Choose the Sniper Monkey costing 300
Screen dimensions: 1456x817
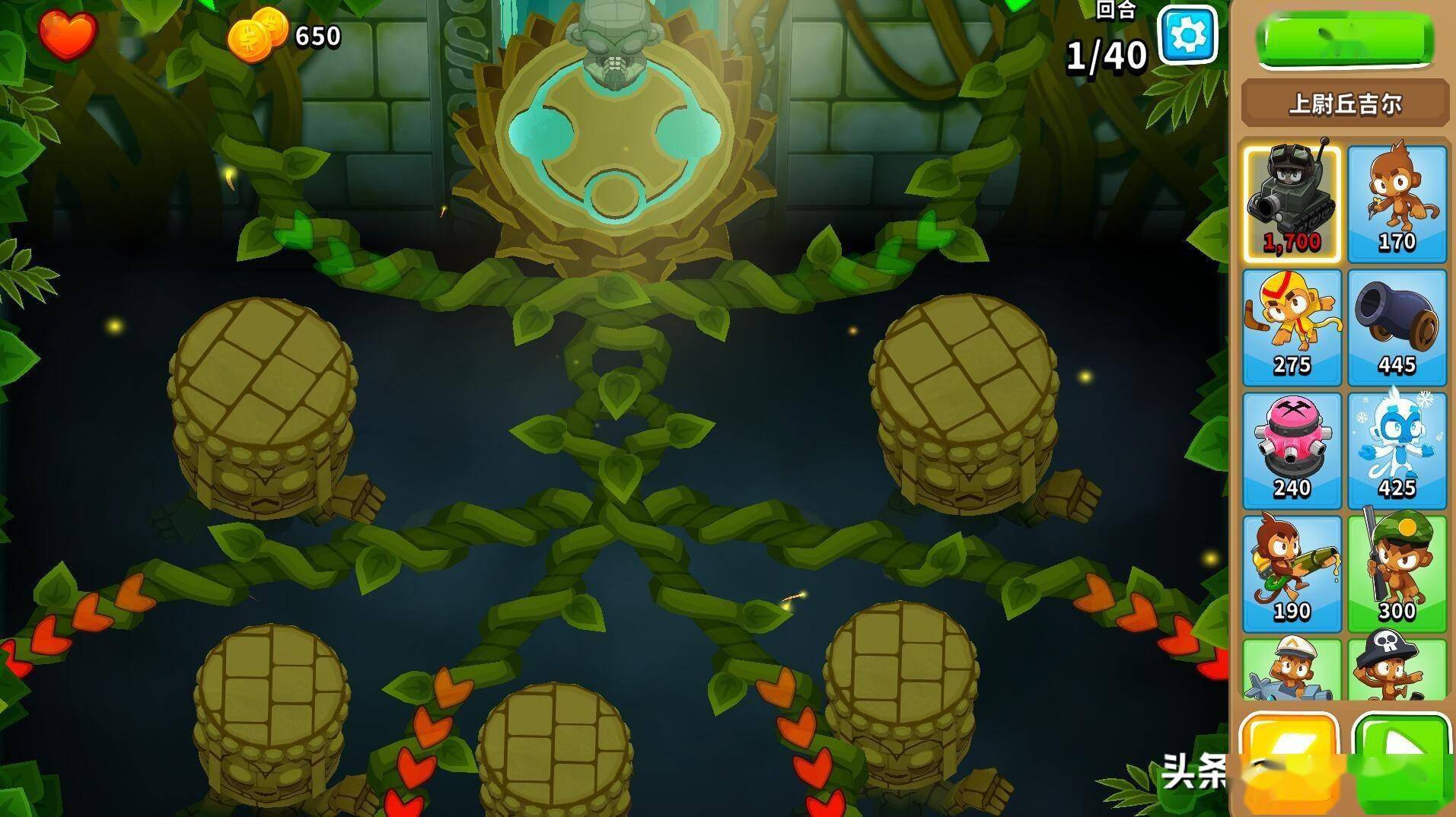click(x=1397, y=574)
